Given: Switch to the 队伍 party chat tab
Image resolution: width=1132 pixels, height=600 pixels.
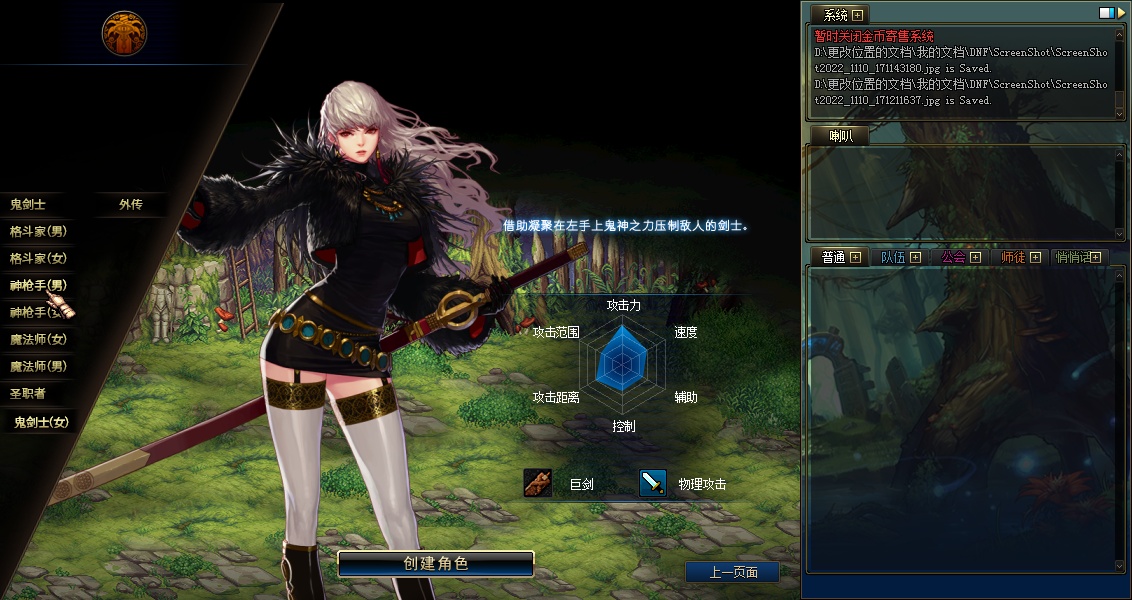Looking at the screenshot, I should (893, 257).
